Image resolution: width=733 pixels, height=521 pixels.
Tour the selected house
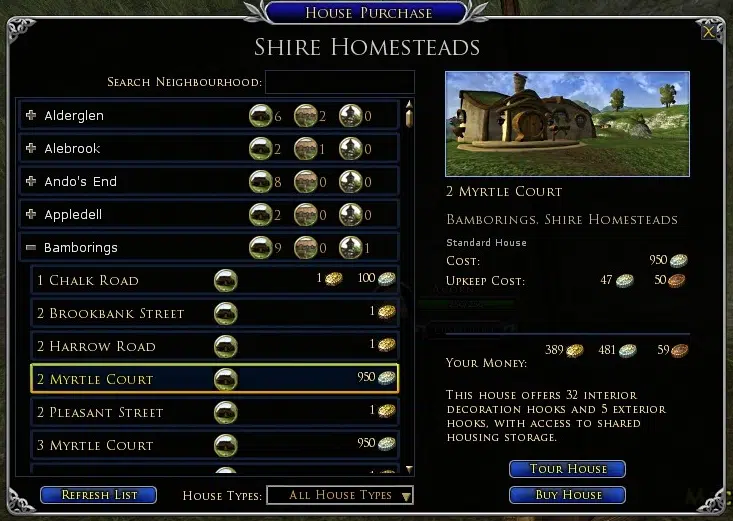(567, 469)
